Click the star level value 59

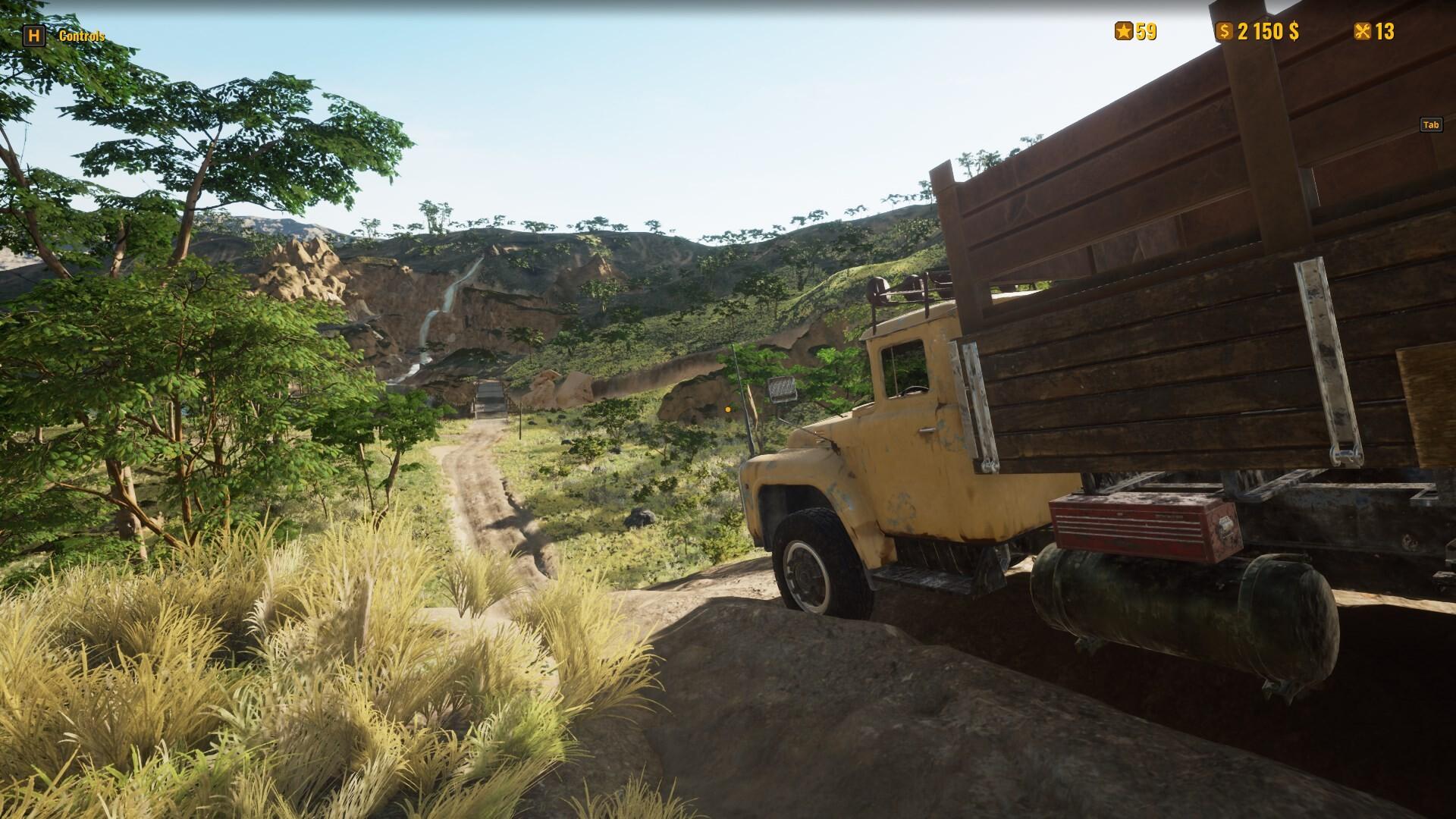point(1145,32)
